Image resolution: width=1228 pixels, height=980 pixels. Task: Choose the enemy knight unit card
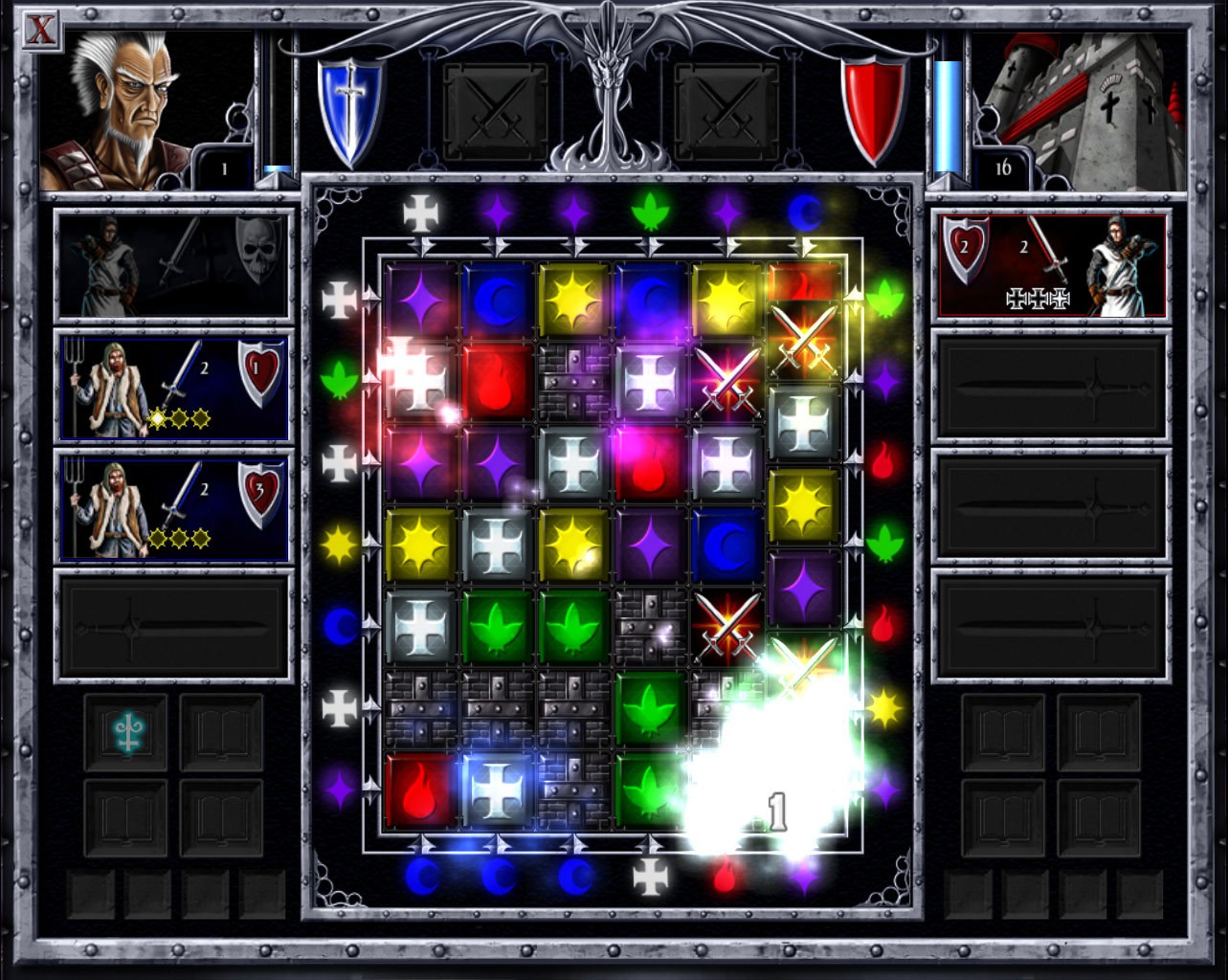(x=1052, y=264)
